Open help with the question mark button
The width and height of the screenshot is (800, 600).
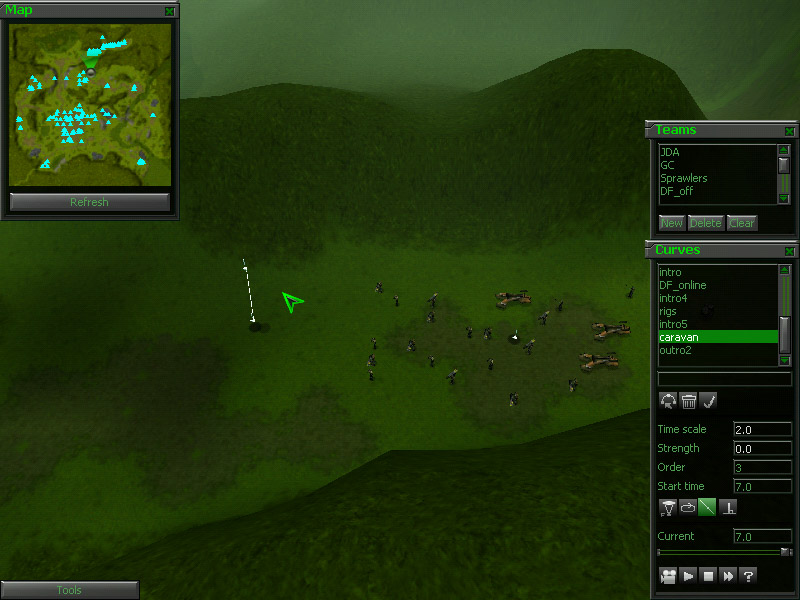tap(748, 576)
